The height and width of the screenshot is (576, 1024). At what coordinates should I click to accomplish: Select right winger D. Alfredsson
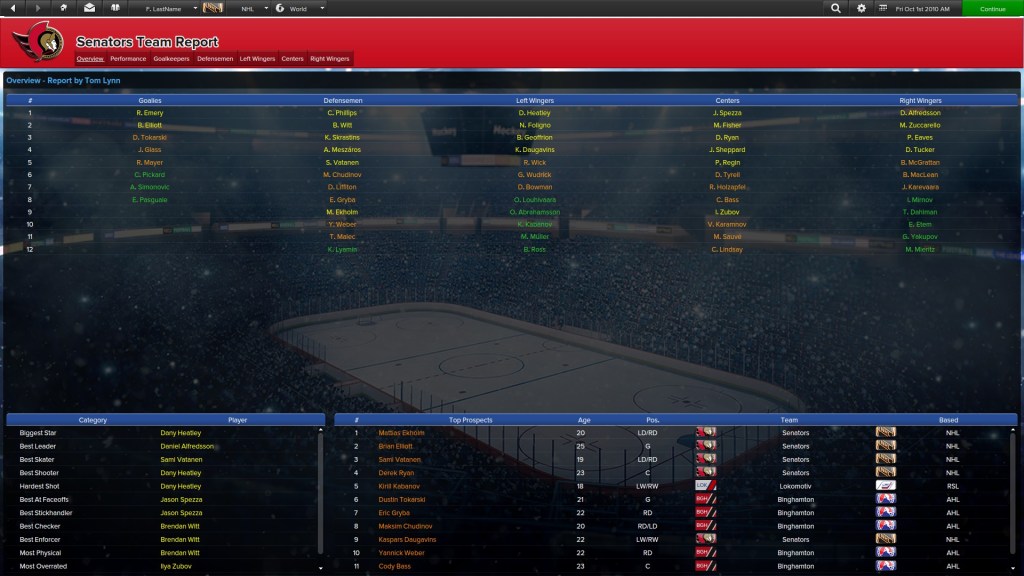920,113
